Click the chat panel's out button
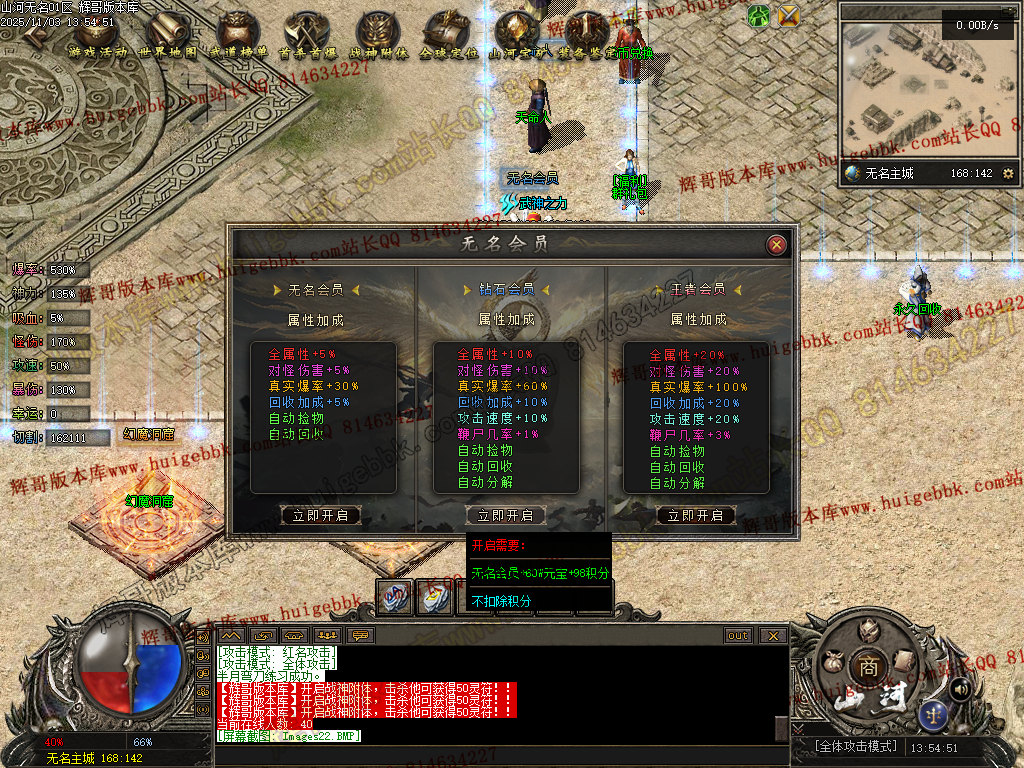The width and height of the screenshot is (1024, 768). 738,635
